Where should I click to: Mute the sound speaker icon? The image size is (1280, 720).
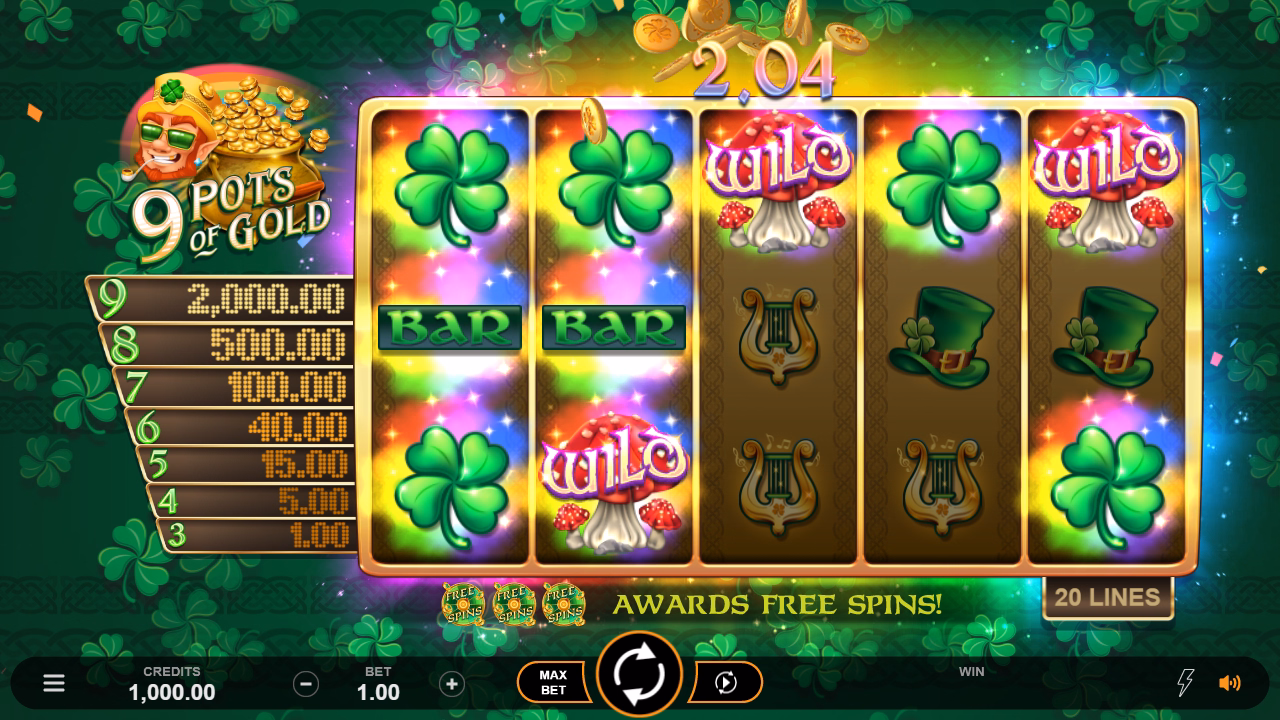click(x=1229, y=683)
